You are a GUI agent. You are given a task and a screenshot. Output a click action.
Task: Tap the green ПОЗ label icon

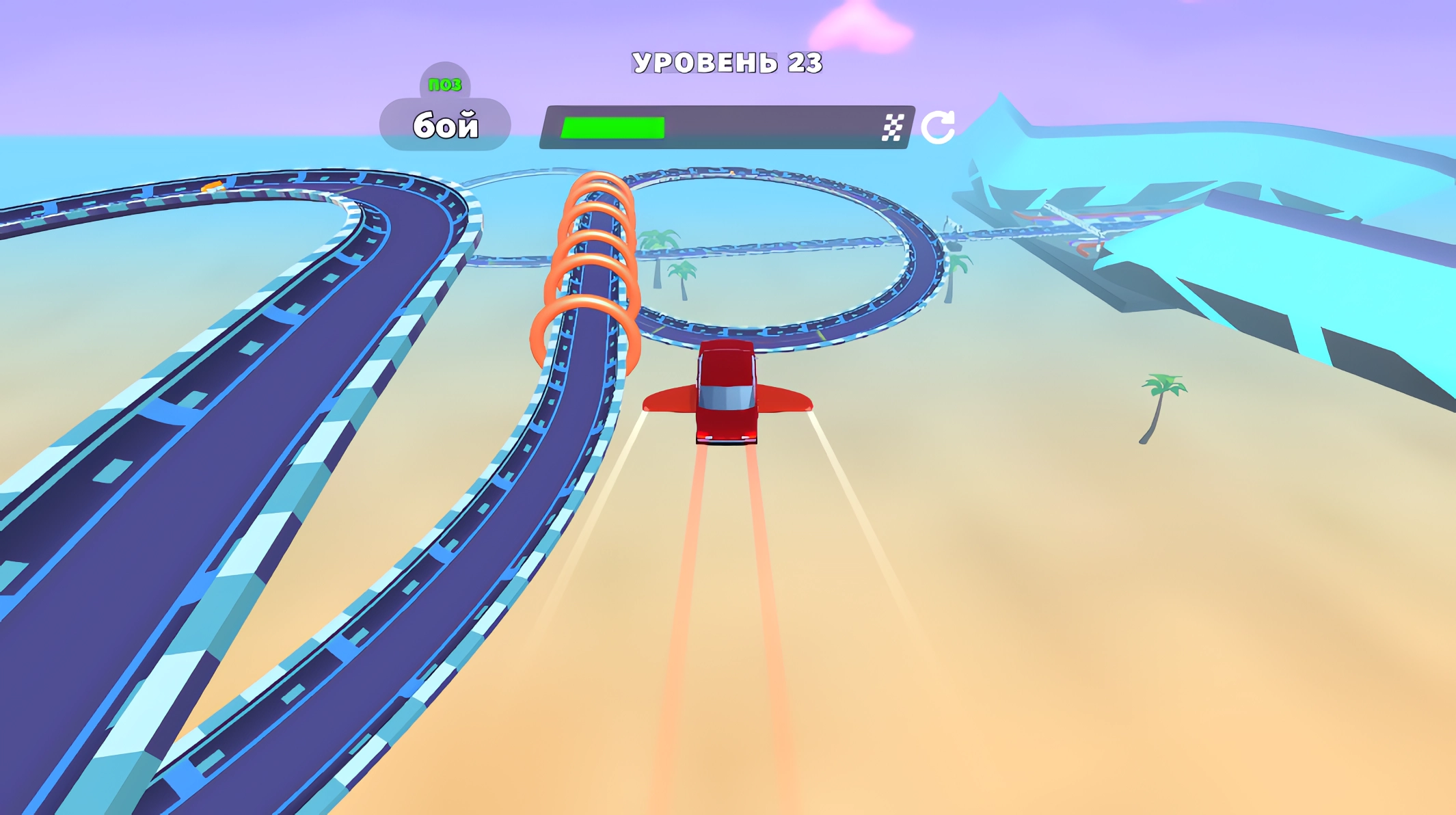pyautogui.click(x=445, y=83)
